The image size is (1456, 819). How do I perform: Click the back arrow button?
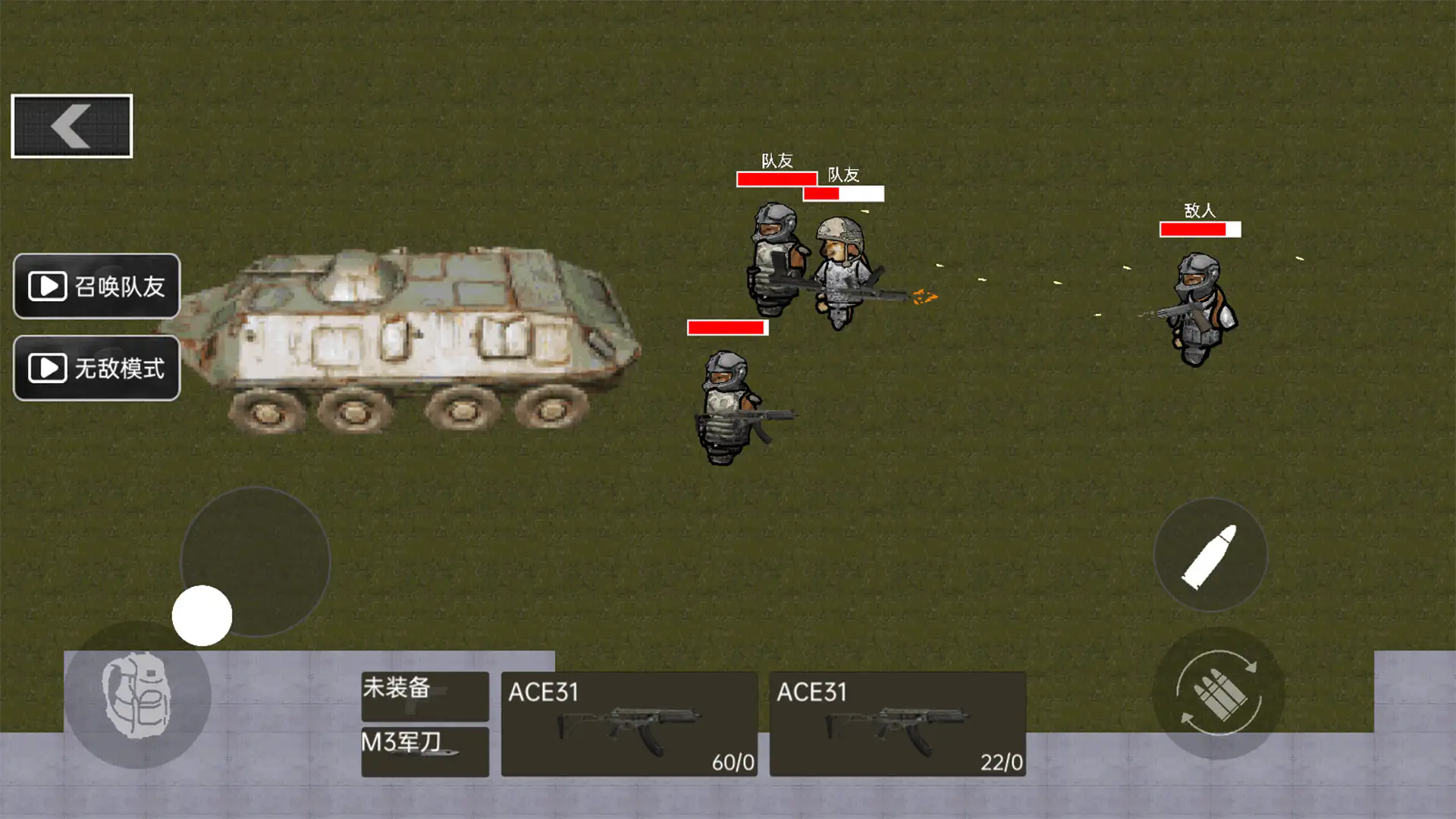(x=72, y=124)
